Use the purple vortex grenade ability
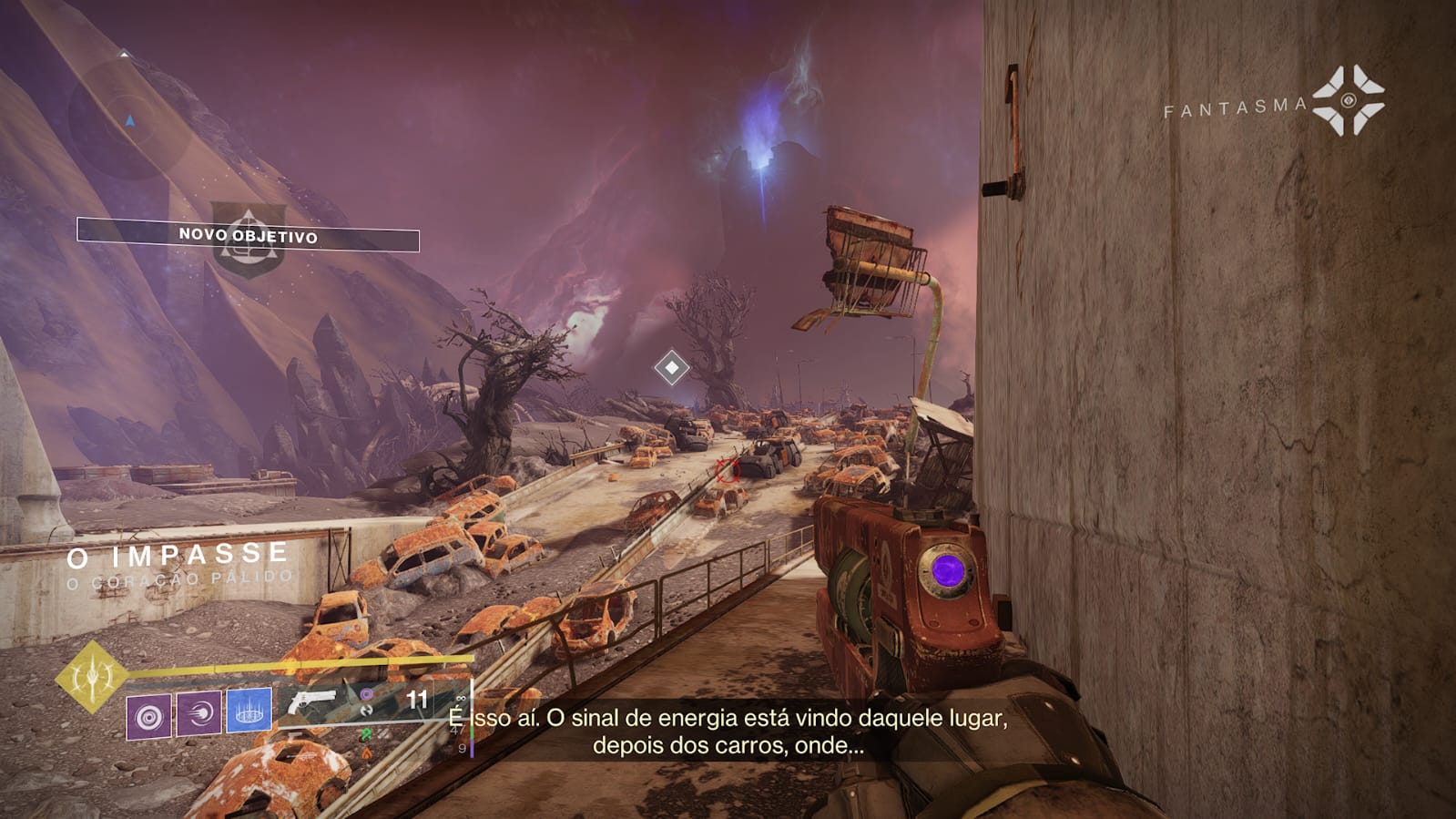1456x819 pixels. pos(148,716)
